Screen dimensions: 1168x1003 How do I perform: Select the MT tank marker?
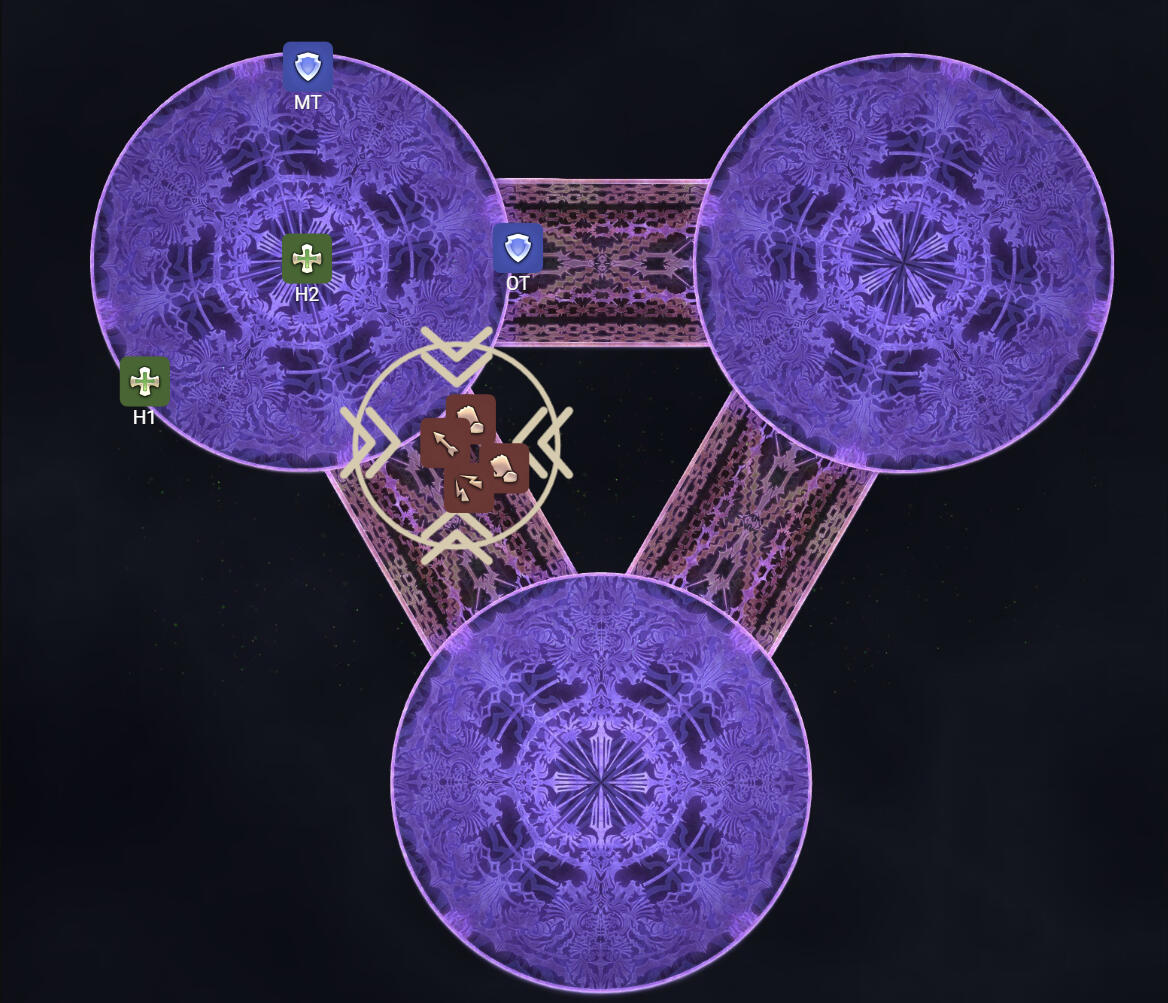[x=308, y=67]
